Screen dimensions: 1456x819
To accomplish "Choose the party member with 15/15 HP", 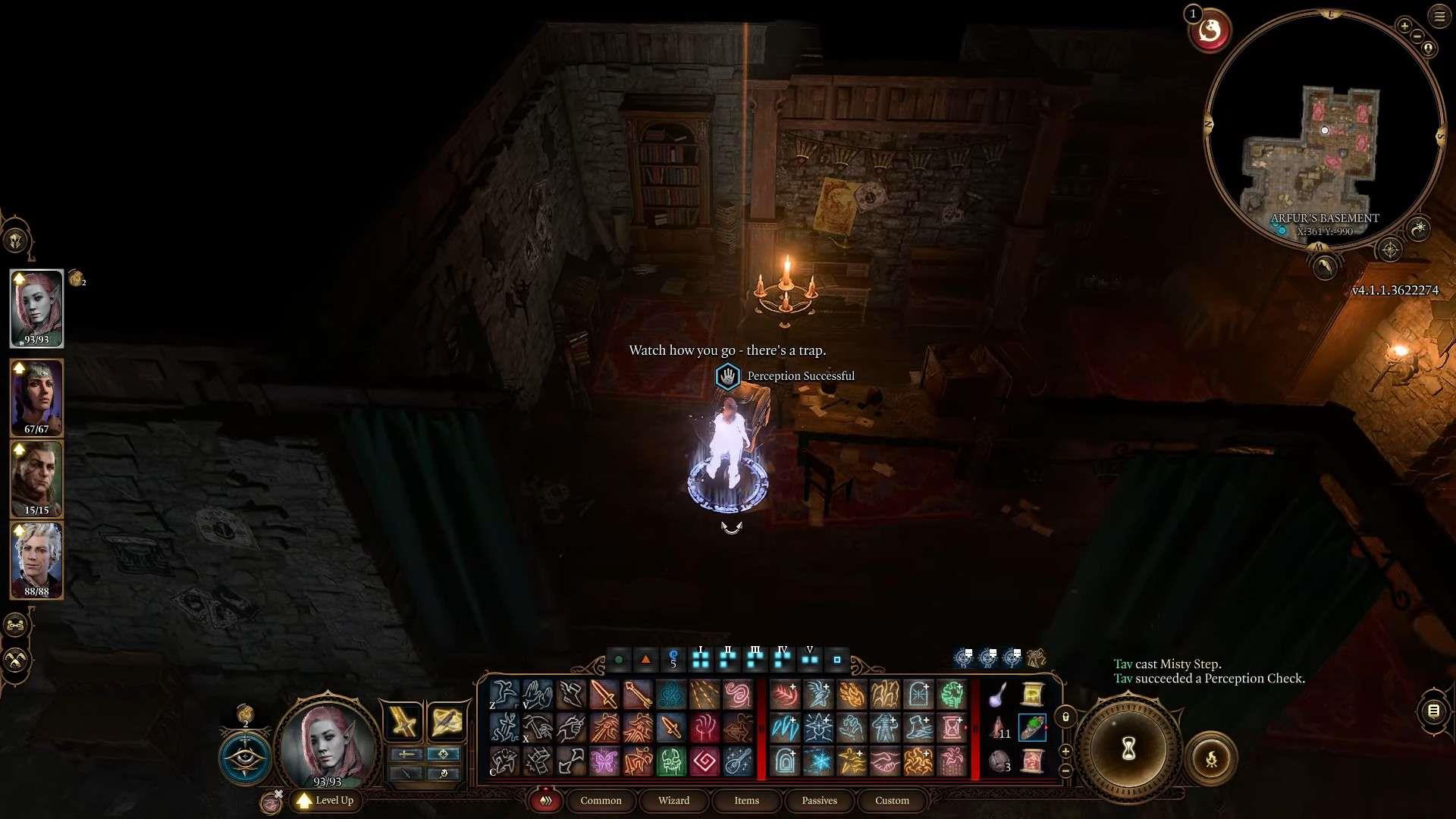I will point(36,479).
